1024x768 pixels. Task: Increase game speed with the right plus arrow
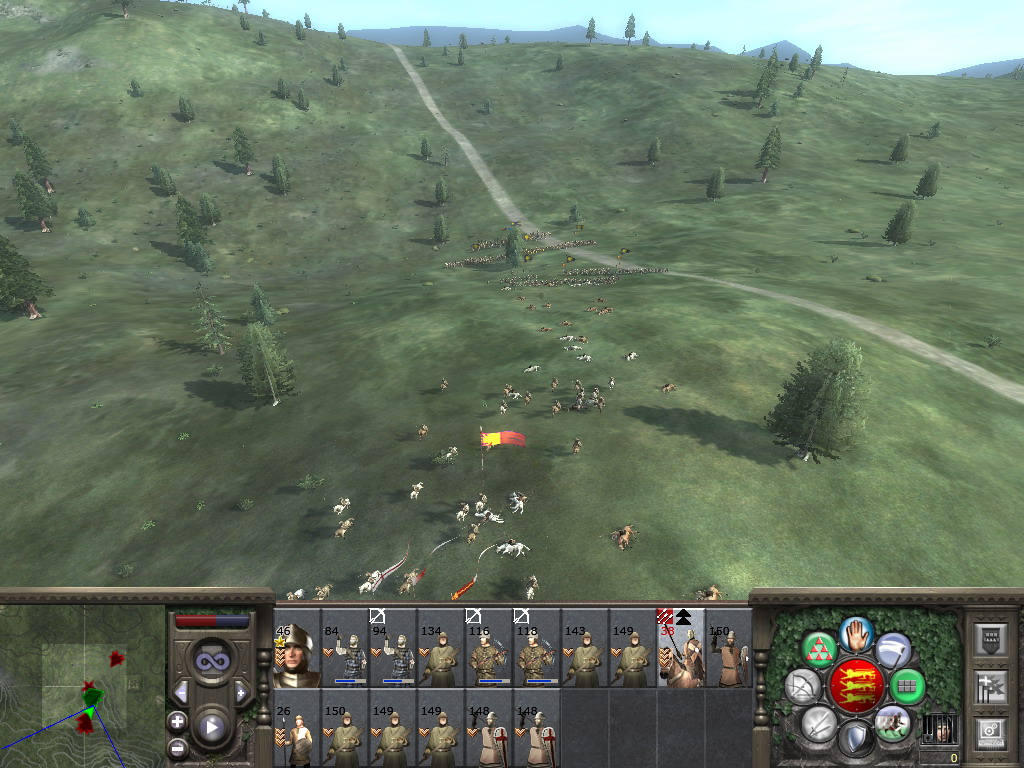click(x=242, y=692)
